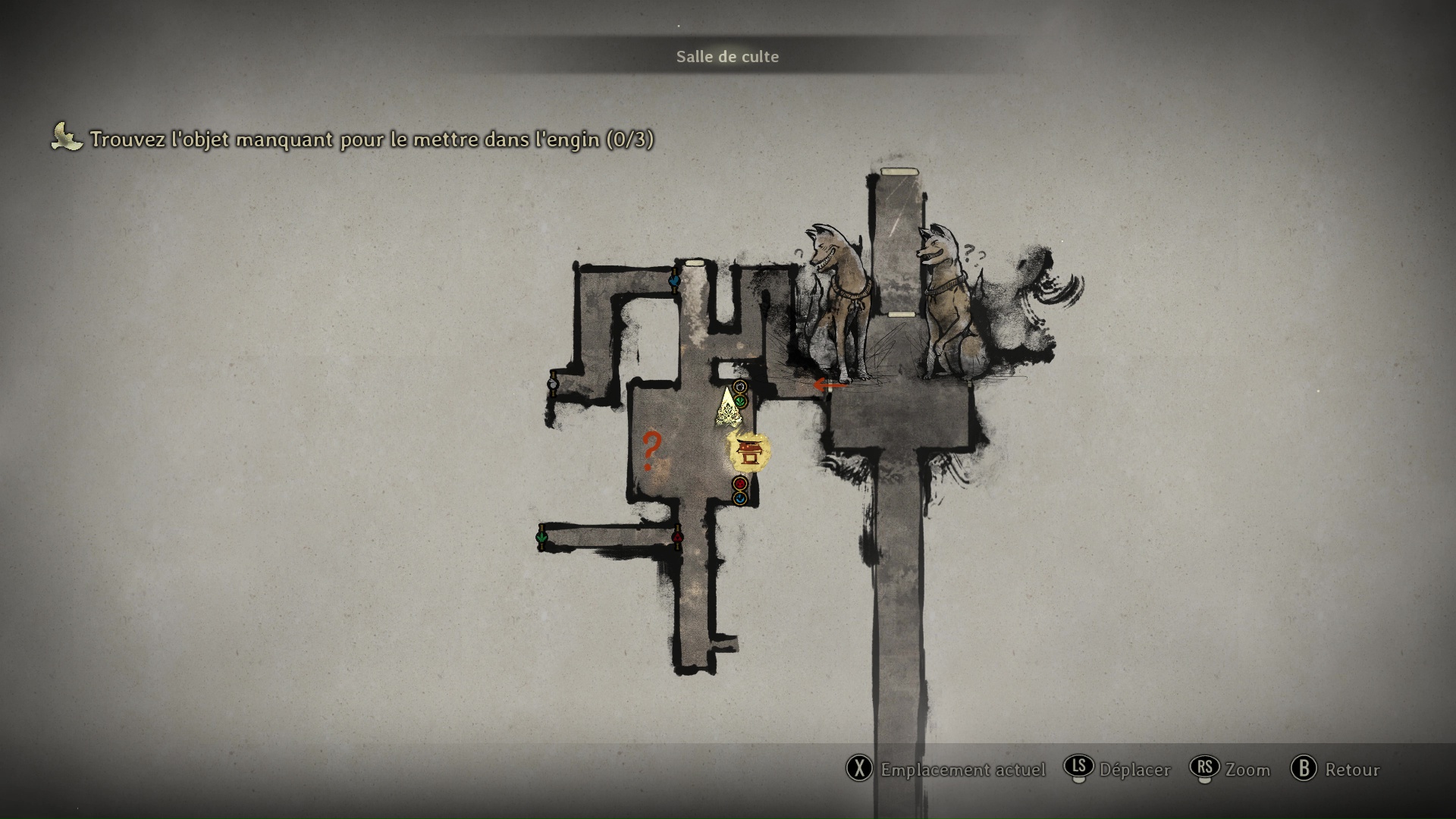
Task: Click the grey door marker on west wall
Action: [x=553, y=384]
